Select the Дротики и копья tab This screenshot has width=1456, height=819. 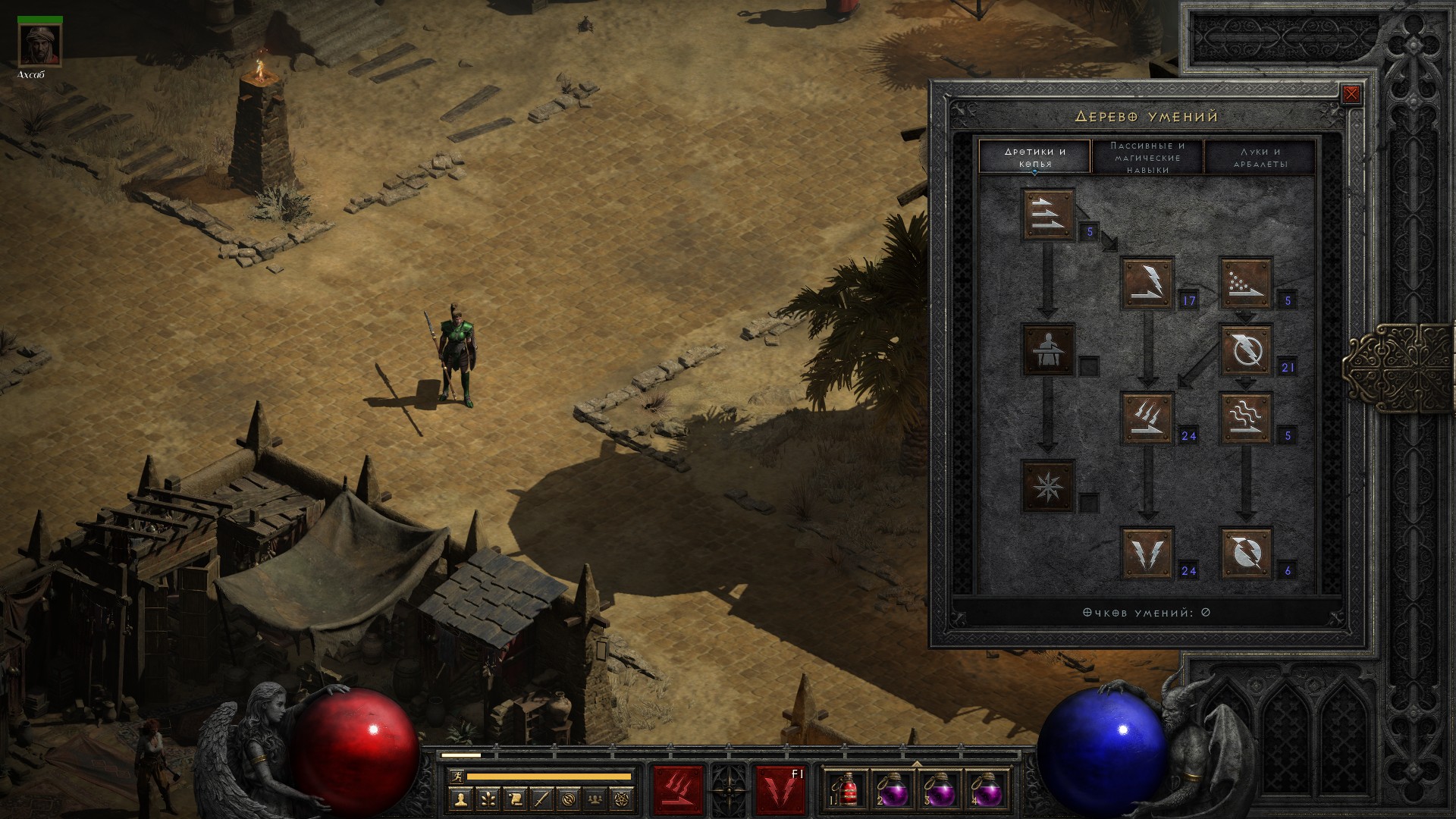pyautogui.click(x=1035, y=157)
